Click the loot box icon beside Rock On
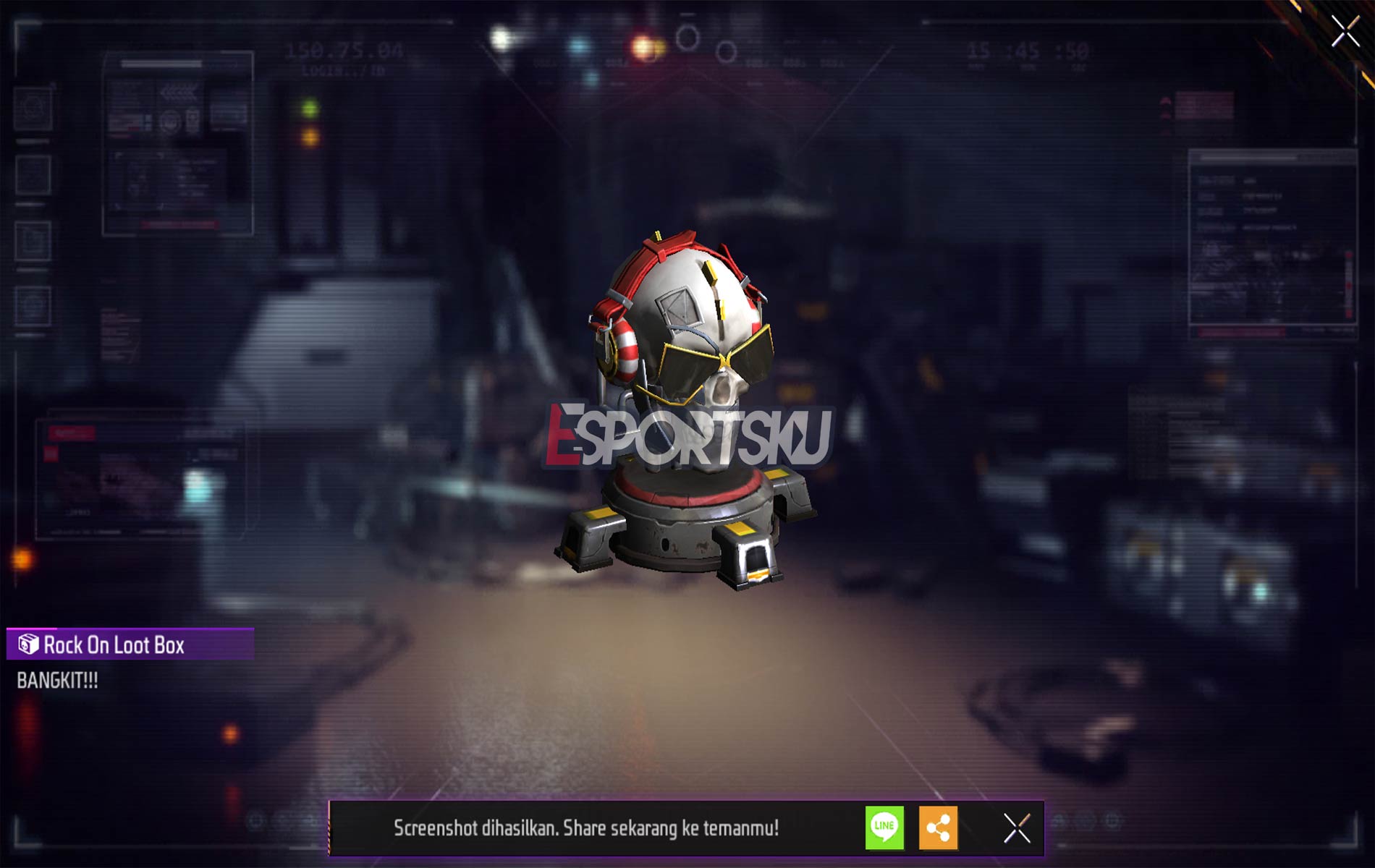 (27, 644)
